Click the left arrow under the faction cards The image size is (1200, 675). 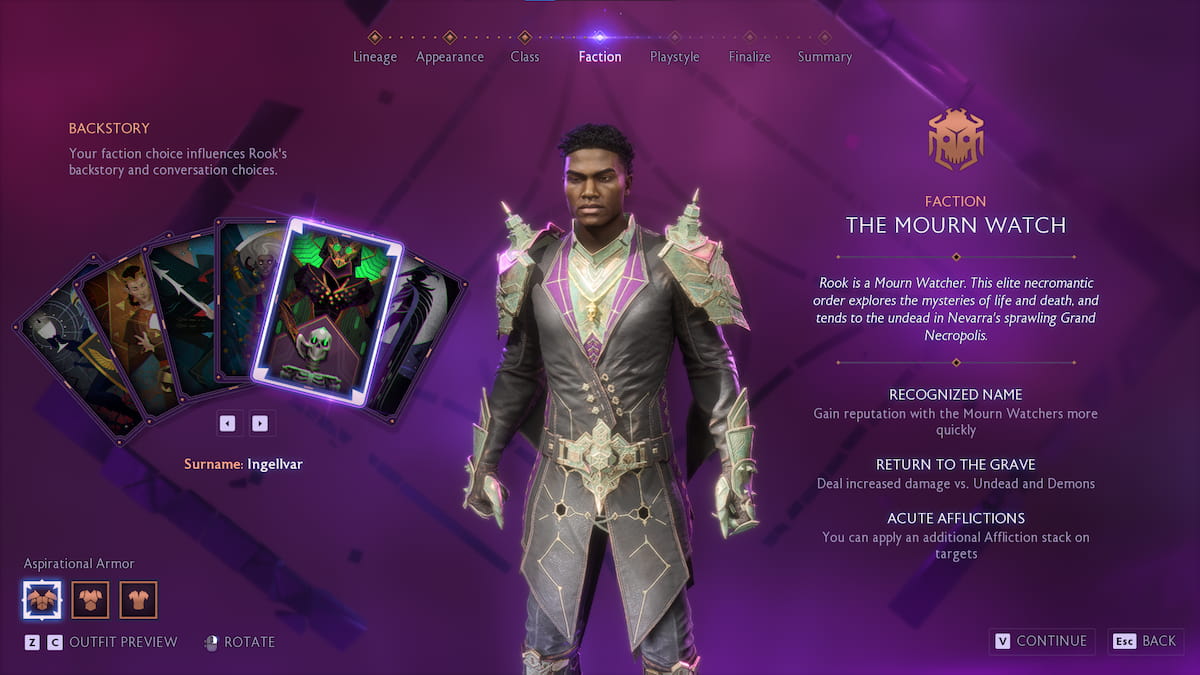click(227, 423)
